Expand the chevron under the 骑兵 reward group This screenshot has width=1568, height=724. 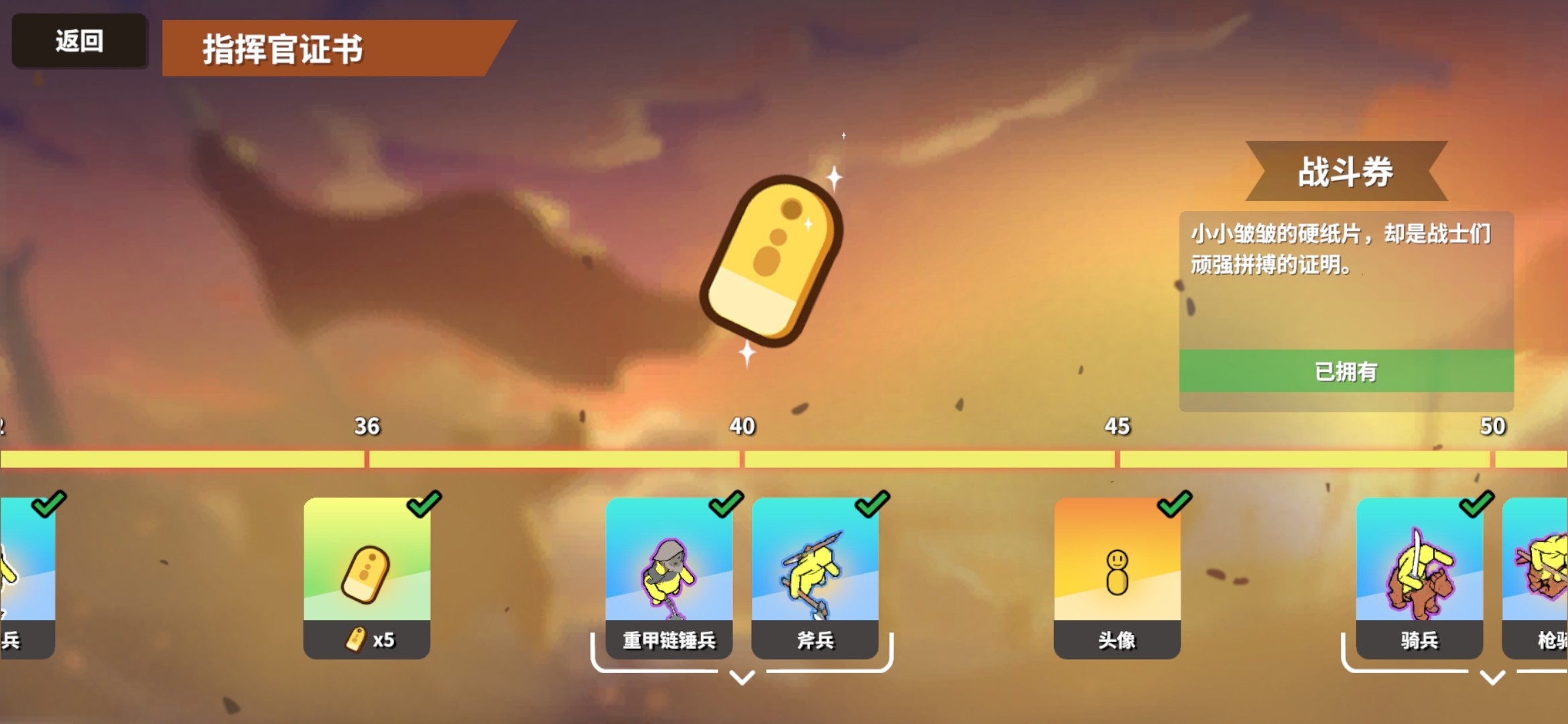[x=1492, y=678]
